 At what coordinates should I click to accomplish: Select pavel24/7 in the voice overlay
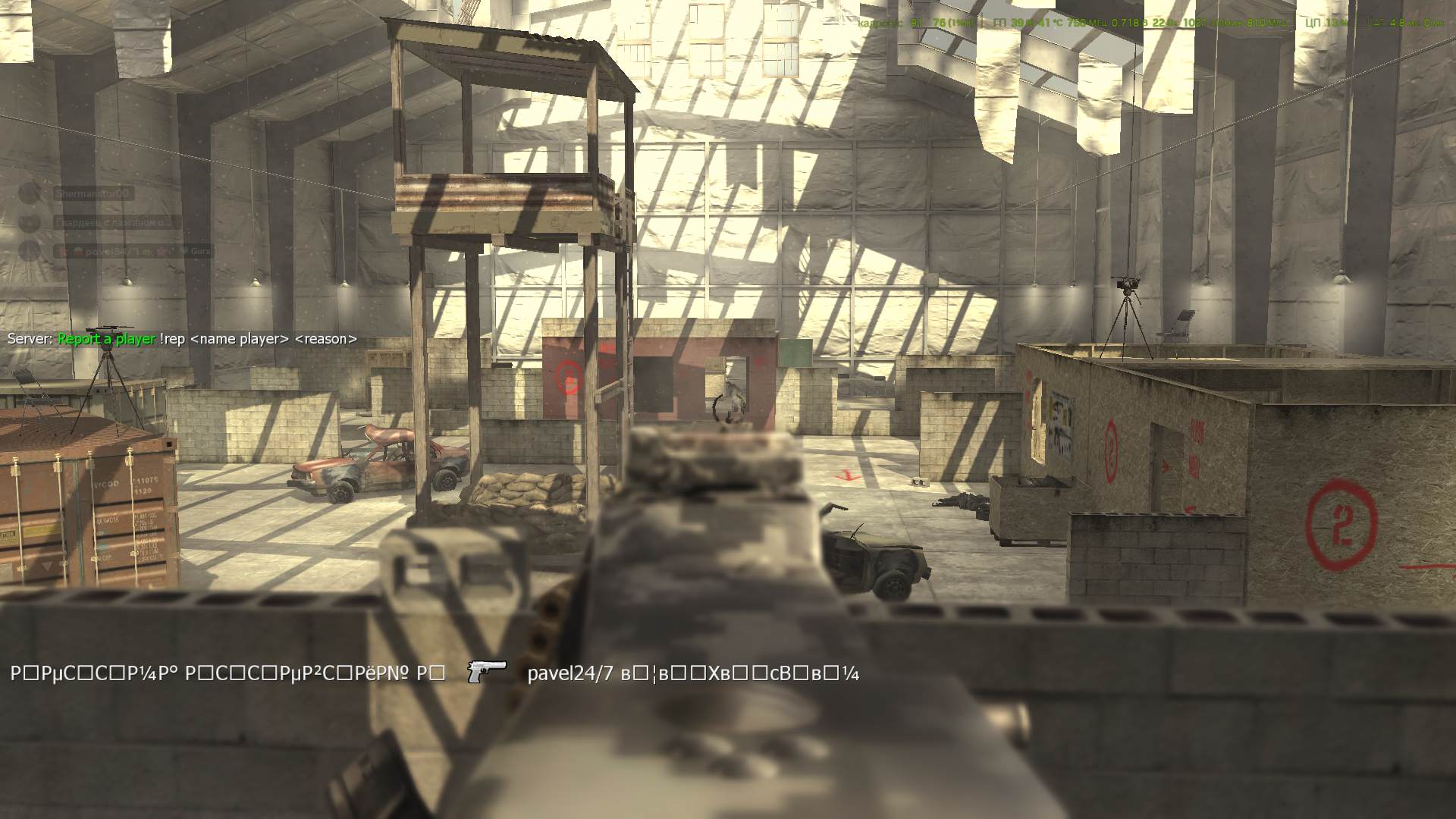point(114,251)
